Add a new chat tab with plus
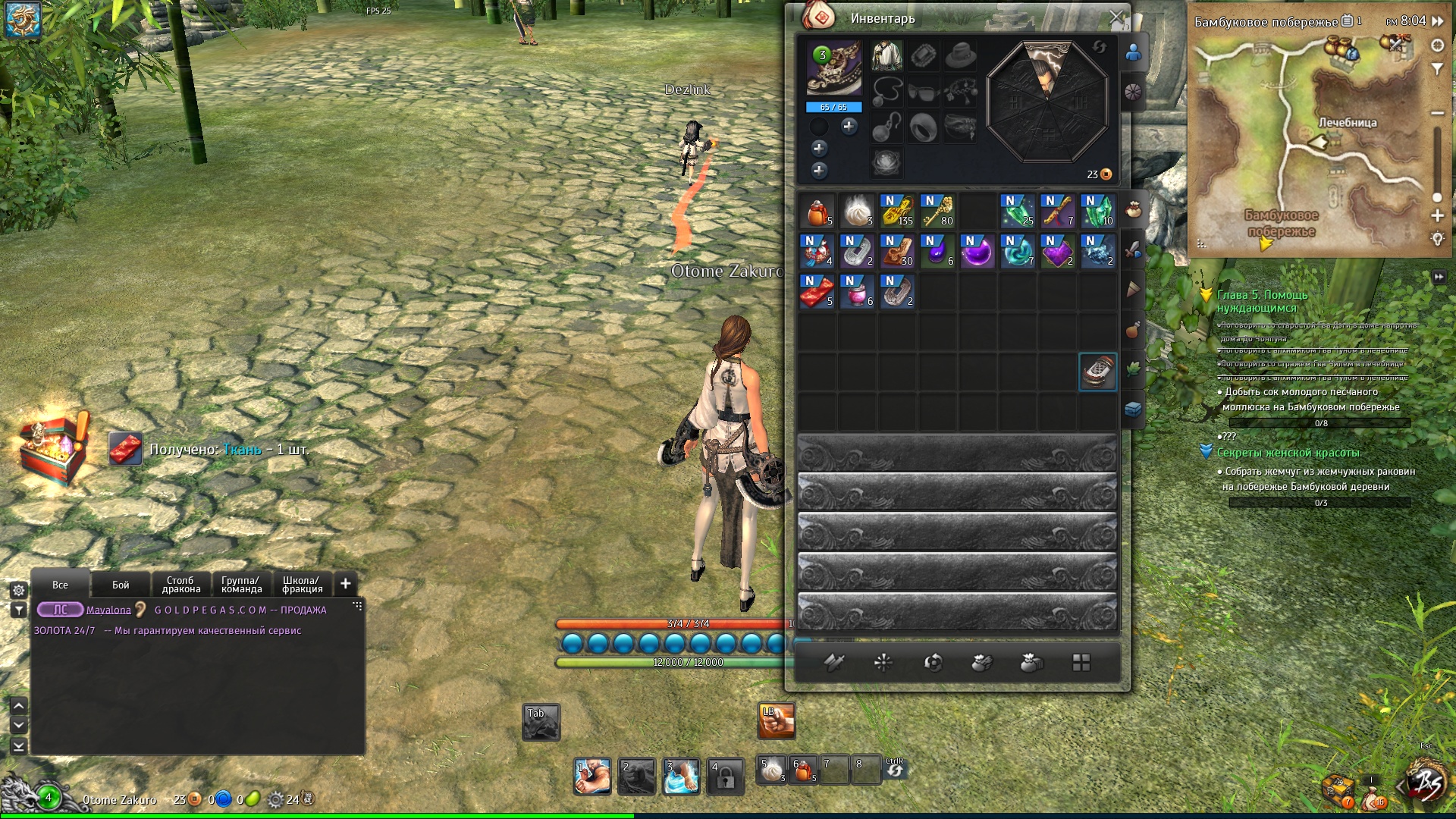 tap(346, 583)
